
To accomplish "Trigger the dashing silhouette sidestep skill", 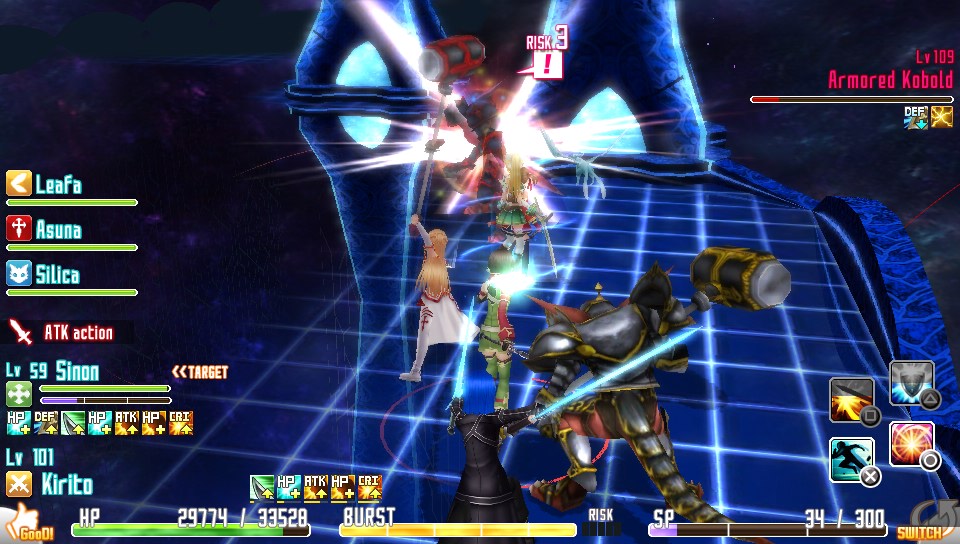I will click(x=851, y=460).
